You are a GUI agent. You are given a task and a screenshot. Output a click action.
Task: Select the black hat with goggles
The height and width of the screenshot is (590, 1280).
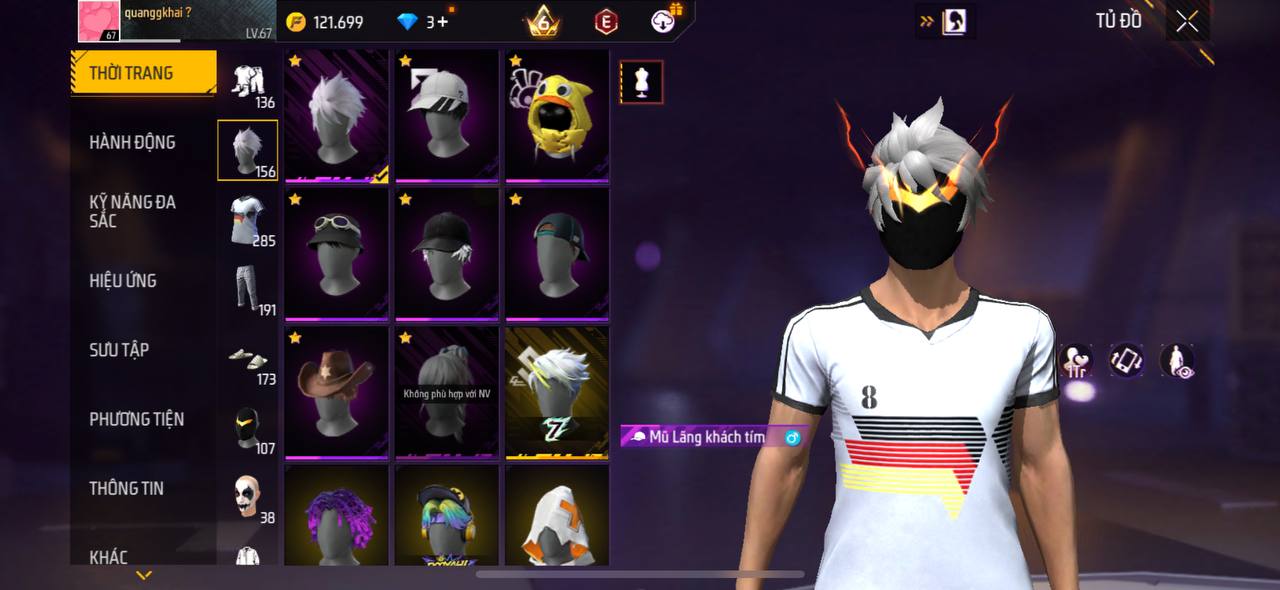tap(336, 254)
